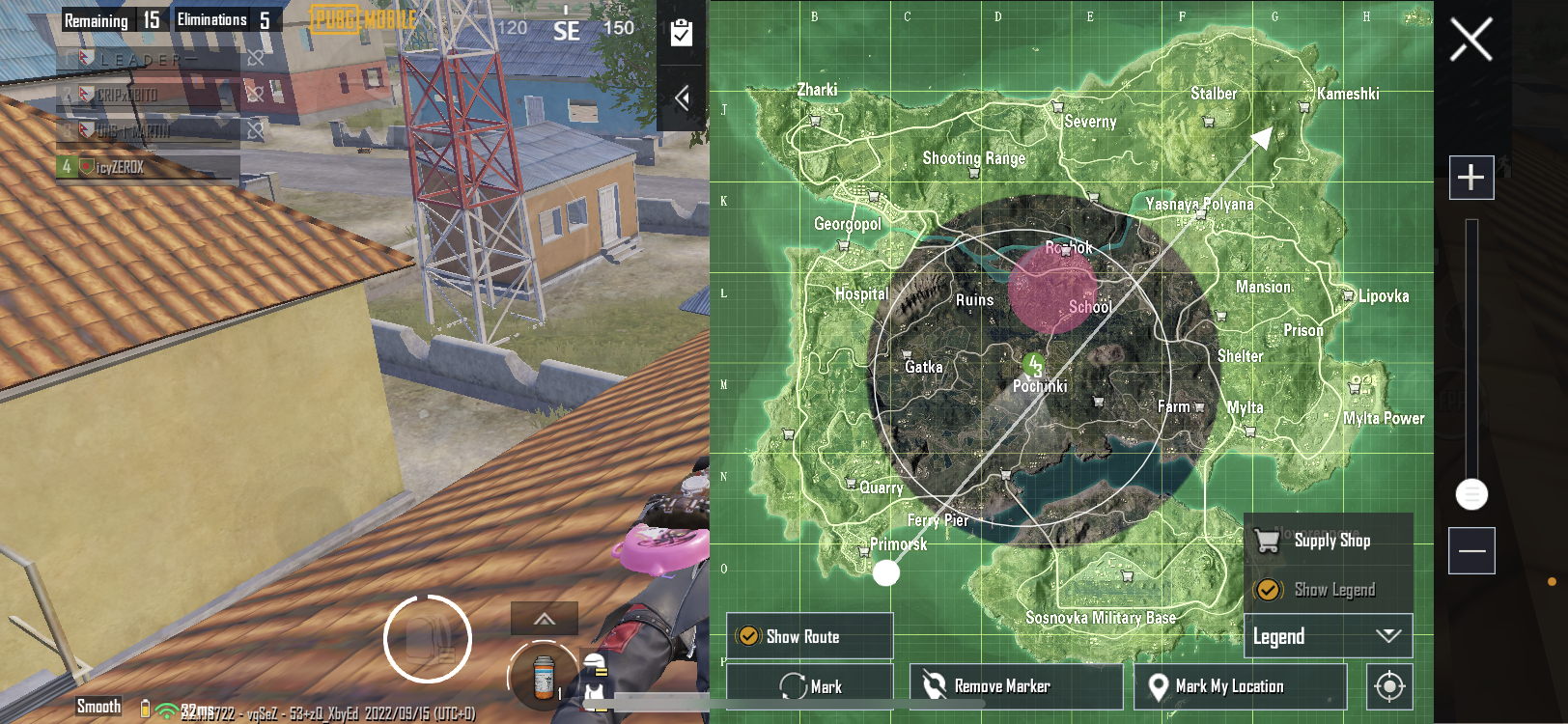
Task: Zoom in the map with plus button
Action: (1470, 178)
